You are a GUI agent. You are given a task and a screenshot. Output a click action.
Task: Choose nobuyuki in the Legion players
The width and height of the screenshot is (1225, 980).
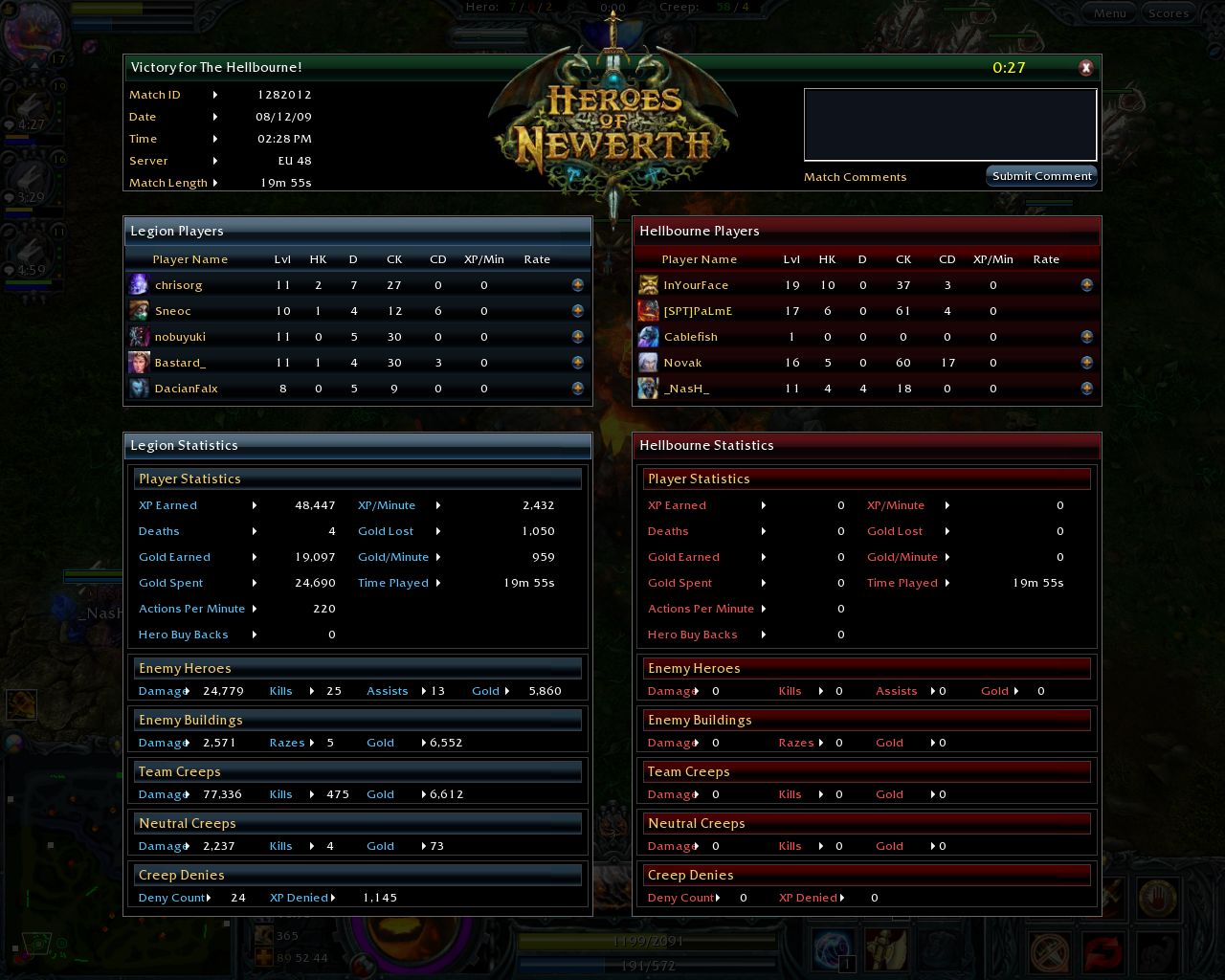click(x=180, y=337)
